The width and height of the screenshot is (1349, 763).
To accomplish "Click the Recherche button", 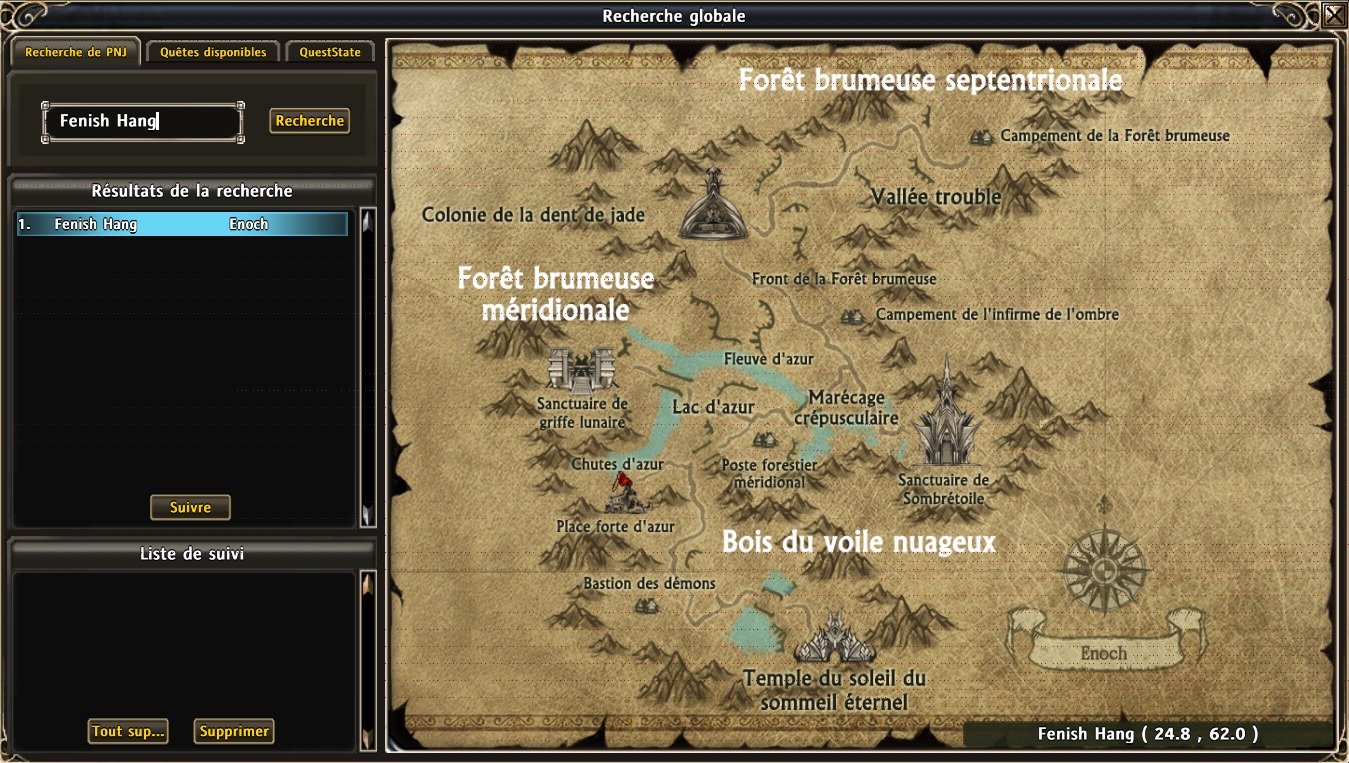I will pos(310,121).
